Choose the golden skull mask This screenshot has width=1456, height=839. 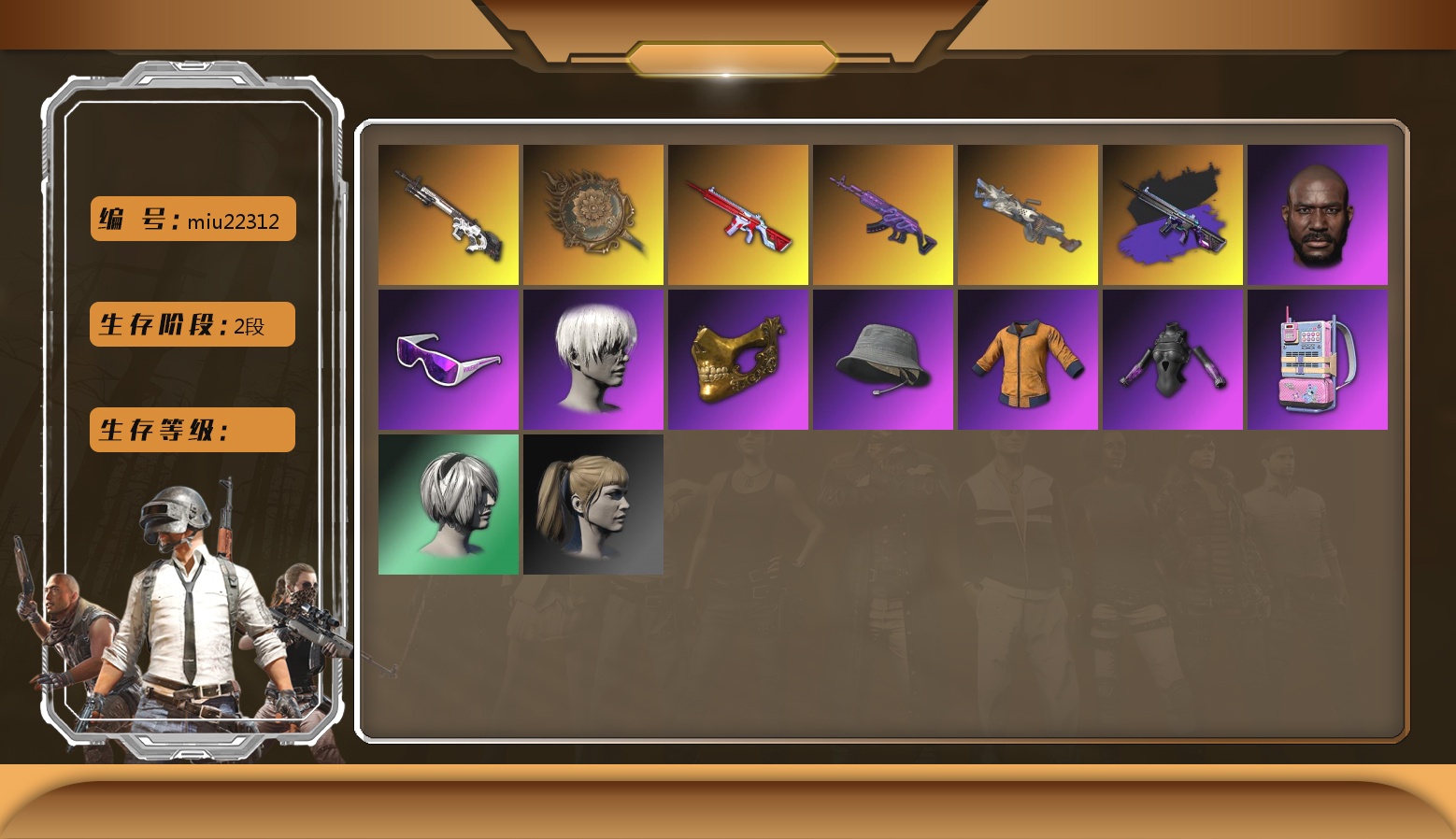coord(738,360)
